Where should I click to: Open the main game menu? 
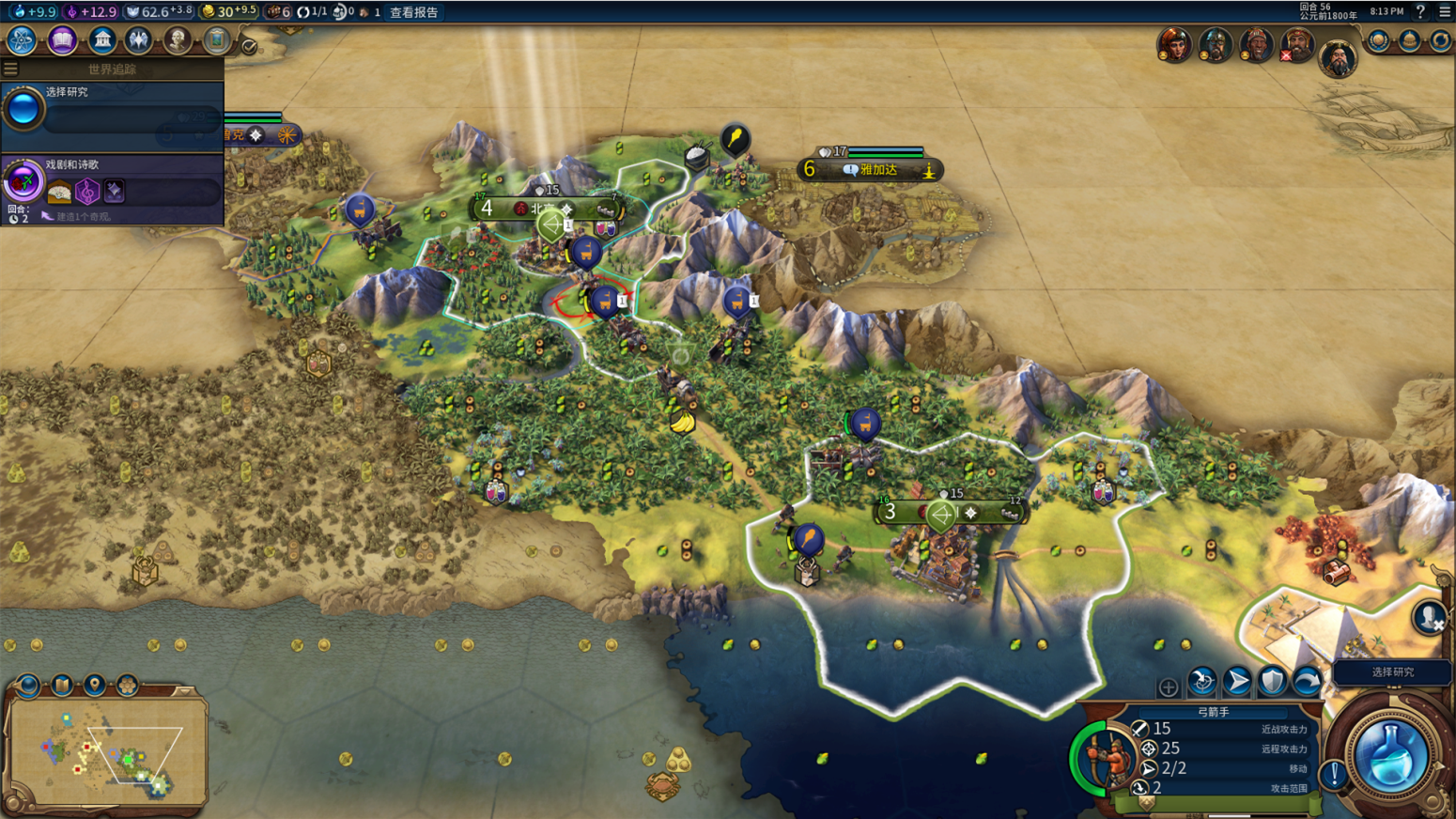pos(1445,11)
